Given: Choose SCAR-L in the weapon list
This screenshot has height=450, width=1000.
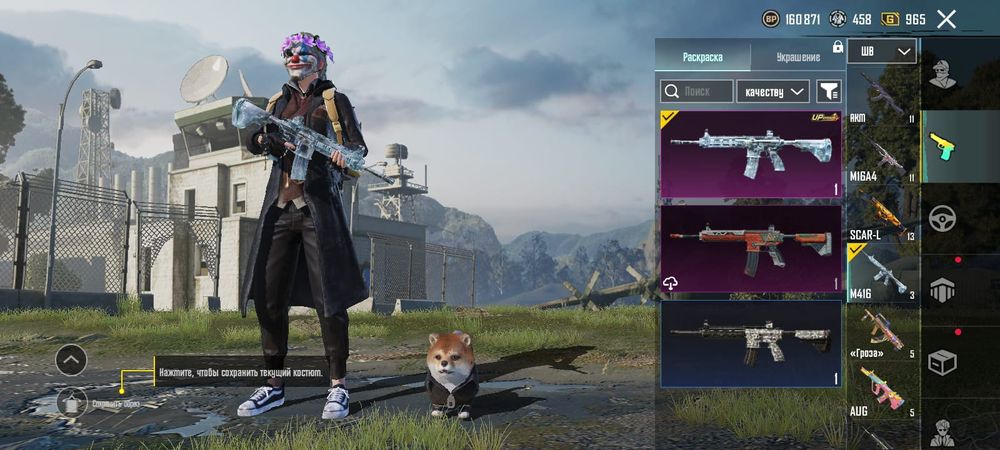Looking at the screenshot, I should click(882, 216).
